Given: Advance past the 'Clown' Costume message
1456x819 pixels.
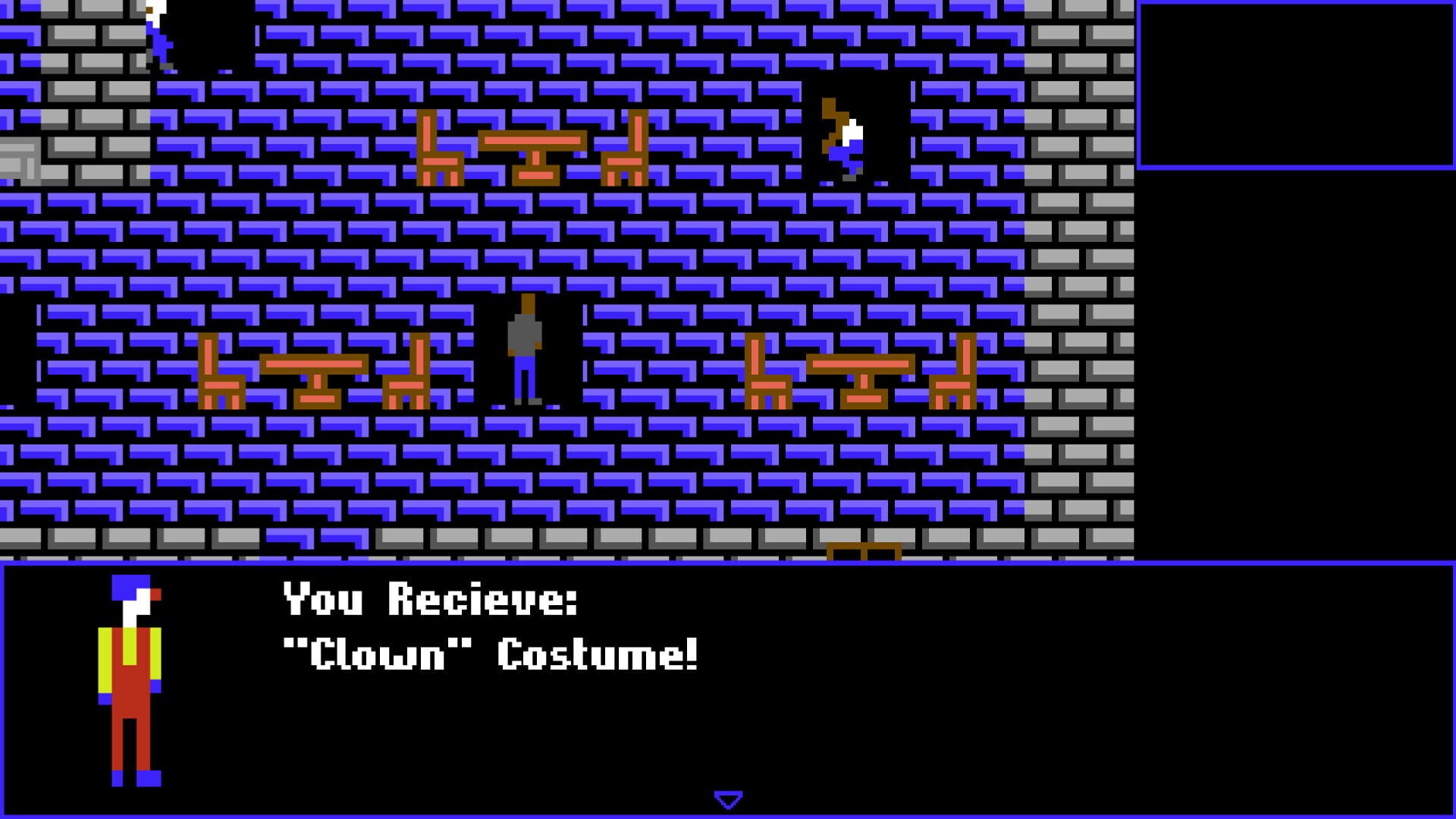Looking at the screenshot, I should click(x=727, y=798).
